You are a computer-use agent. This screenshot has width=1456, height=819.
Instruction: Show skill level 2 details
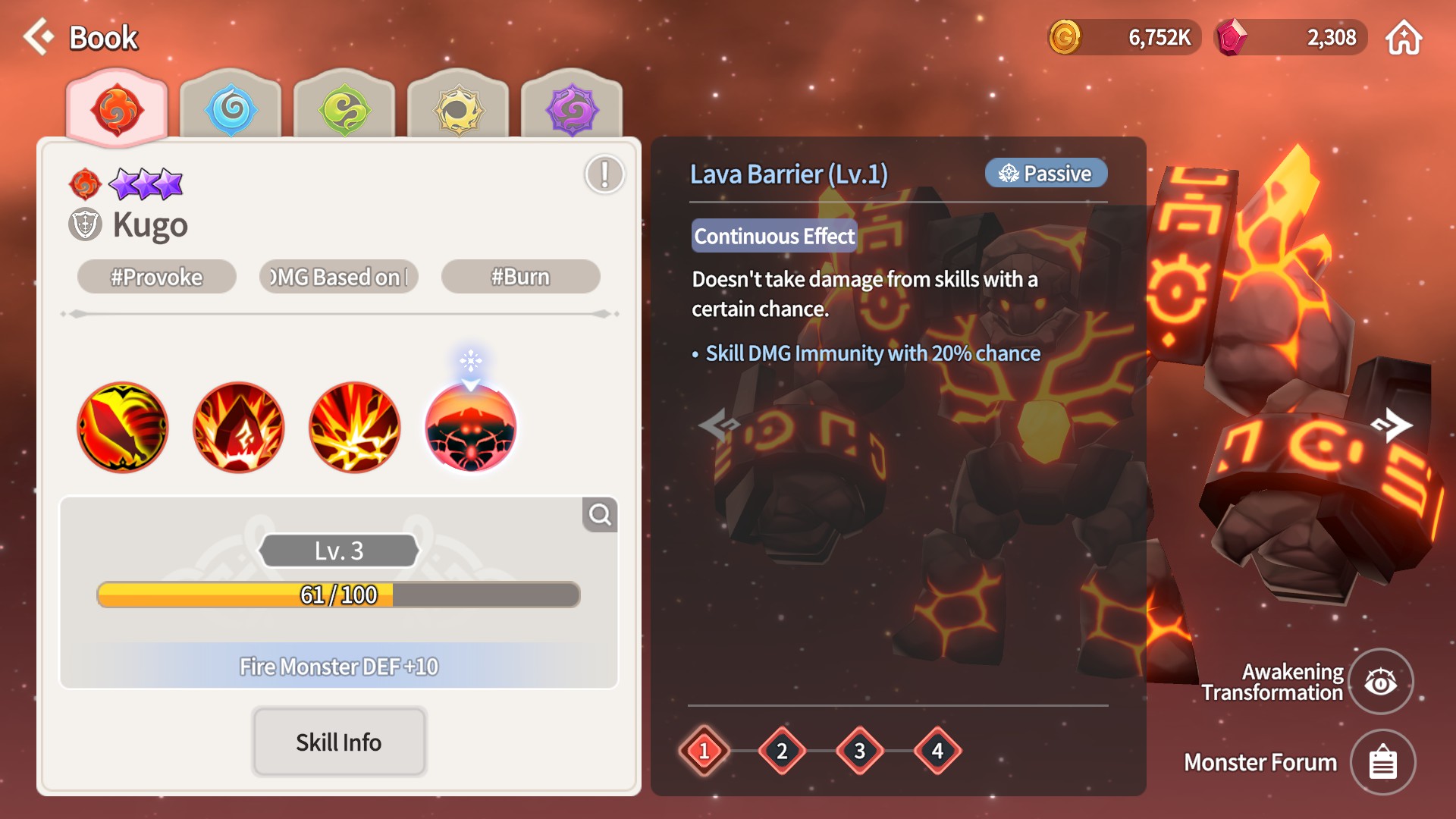[782, 751]
